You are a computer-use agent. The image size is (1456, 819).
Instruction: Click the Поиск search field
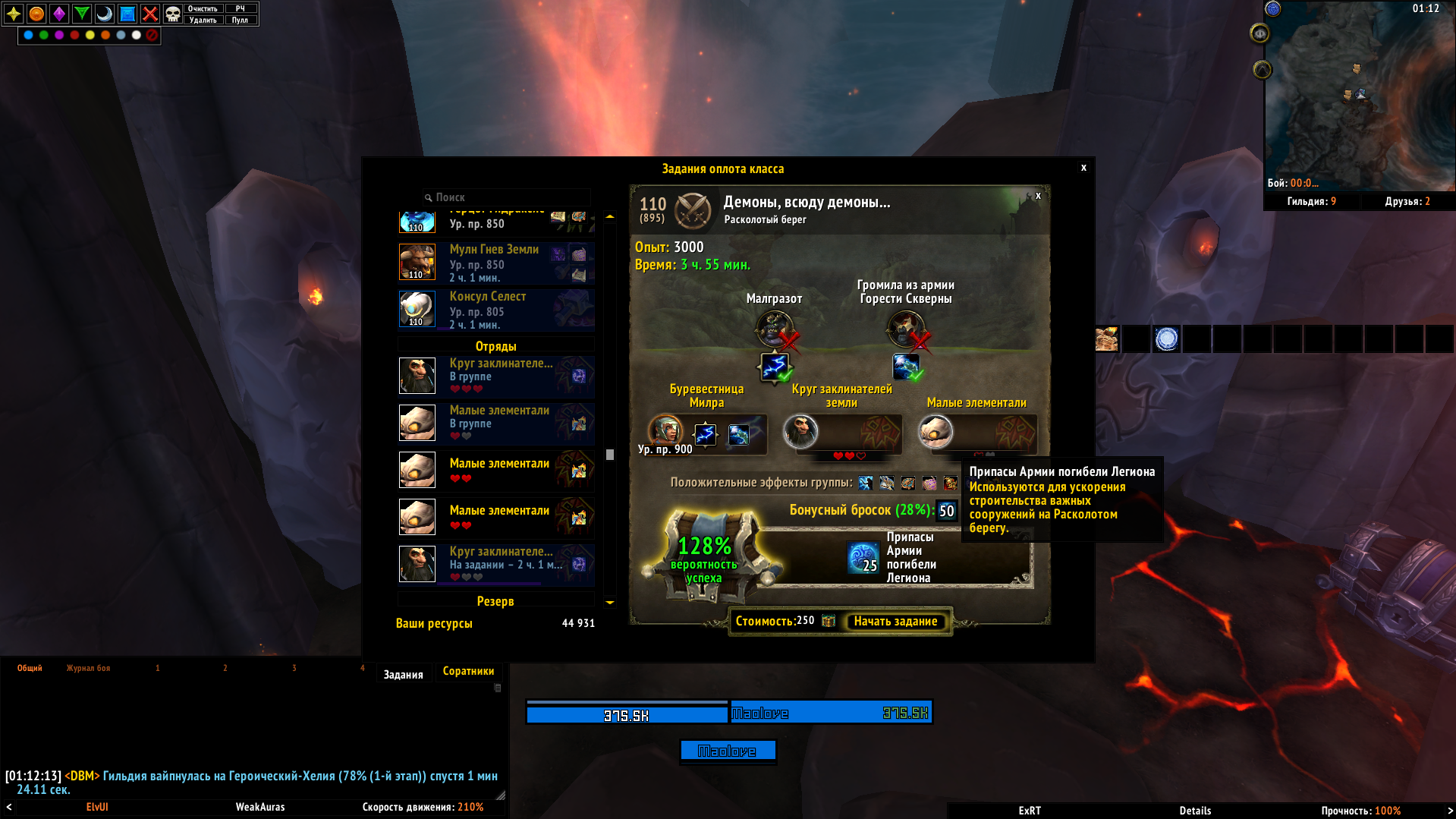tap(508, 197)
